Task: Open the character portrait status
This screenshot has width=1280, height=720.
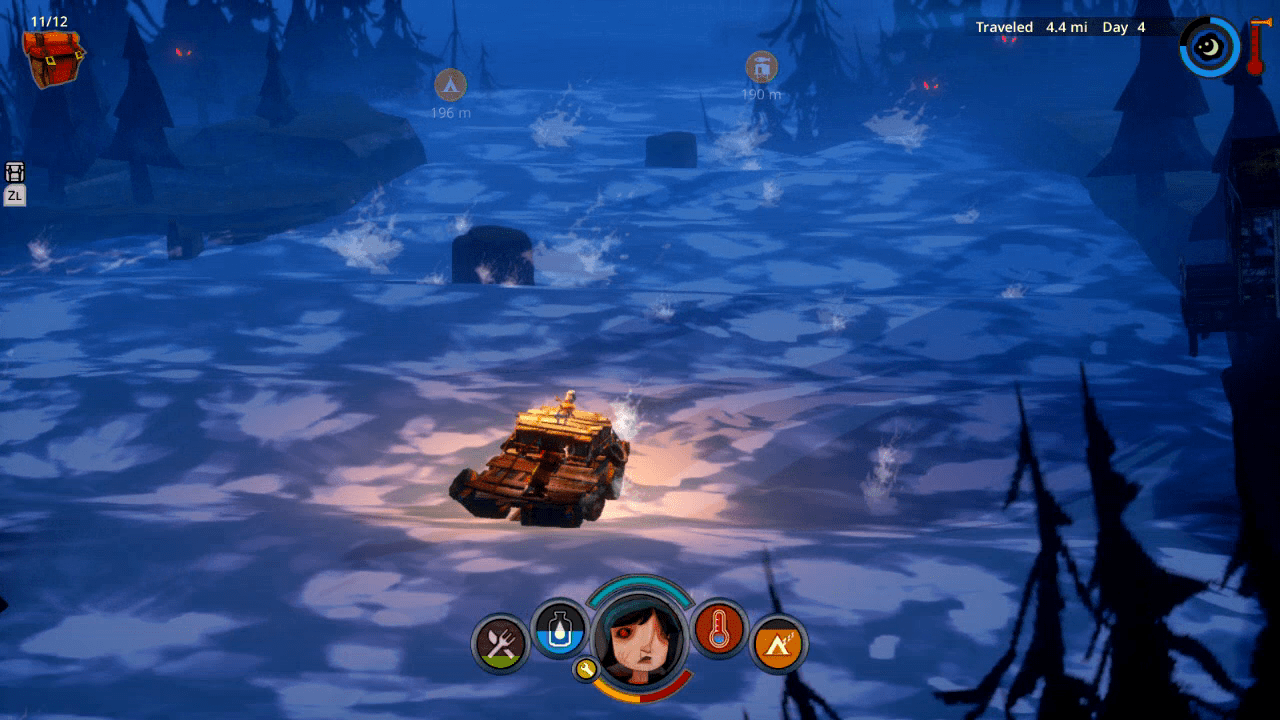Action: tap(640, 635)
